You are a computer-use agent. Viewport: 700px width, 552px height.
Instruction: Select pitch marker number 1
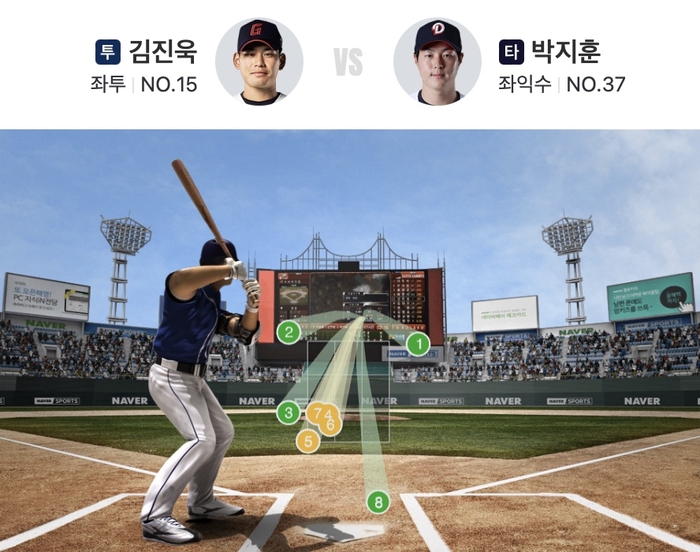(x=418, y=345)
